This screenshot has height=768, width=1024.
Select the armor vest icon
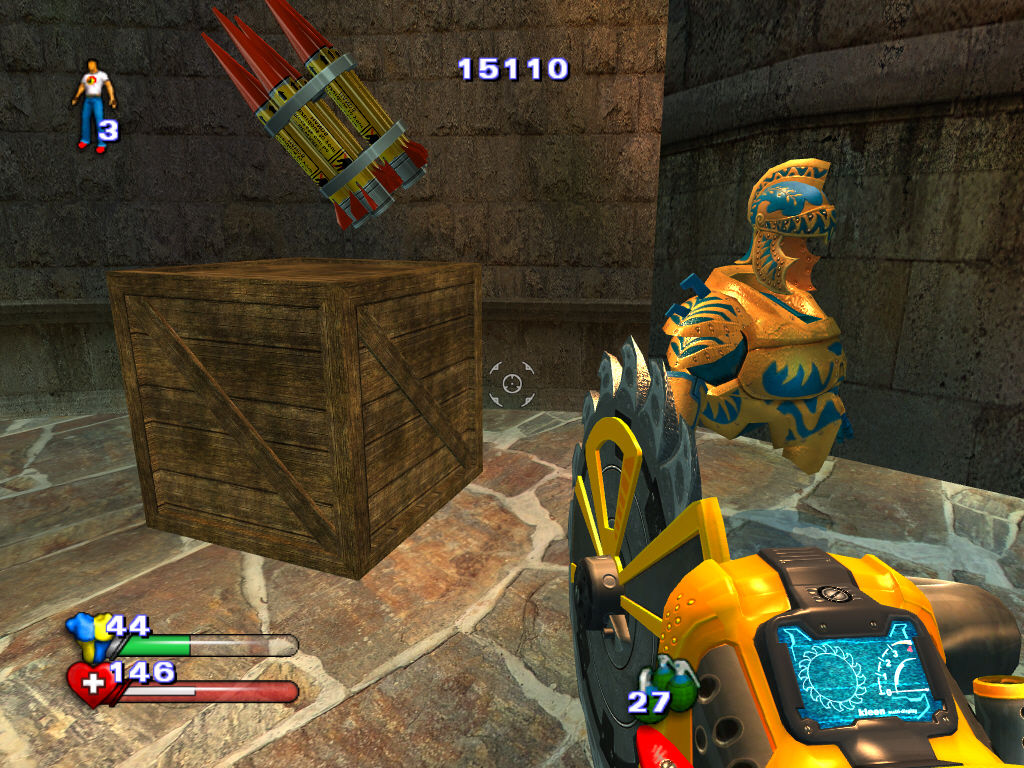[x=87, y=636]
